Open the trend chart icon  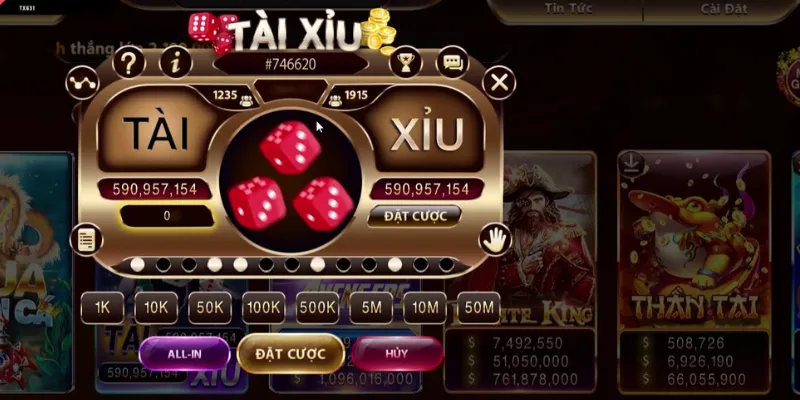(80, 81)
